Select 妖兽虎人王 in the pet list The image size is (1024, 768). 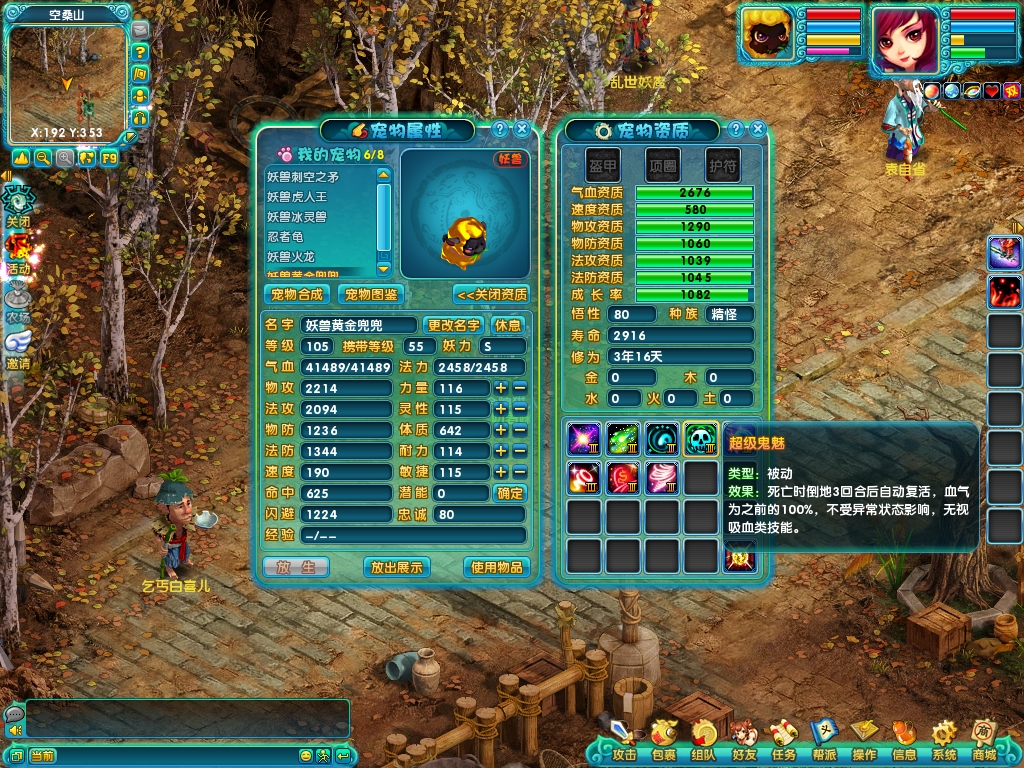pos(297,197)
